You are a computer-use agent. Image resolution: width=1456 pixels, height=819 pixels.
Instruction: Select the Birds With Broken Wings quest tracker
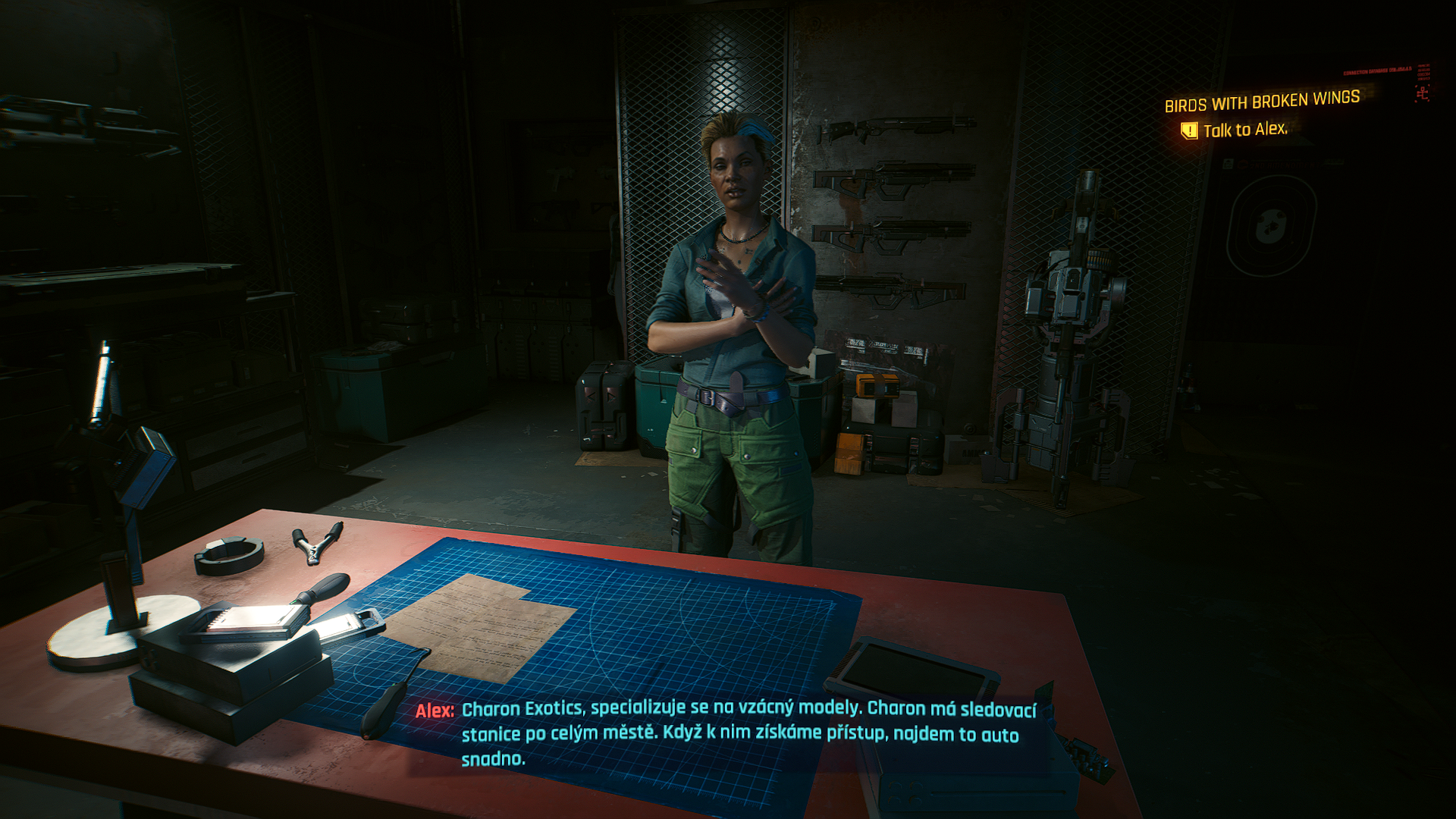click(1262, 101)
